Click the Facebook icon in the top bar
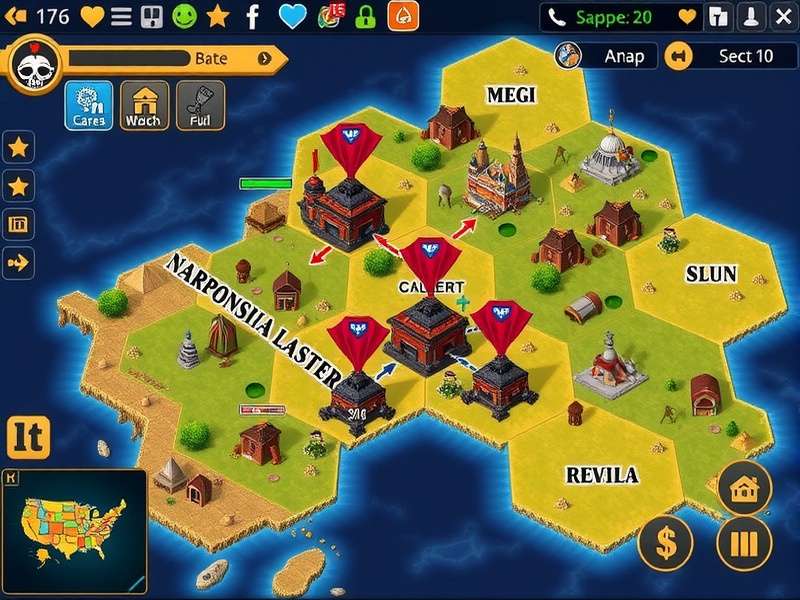Screen dimensions: 800x600 pos(253,16)
